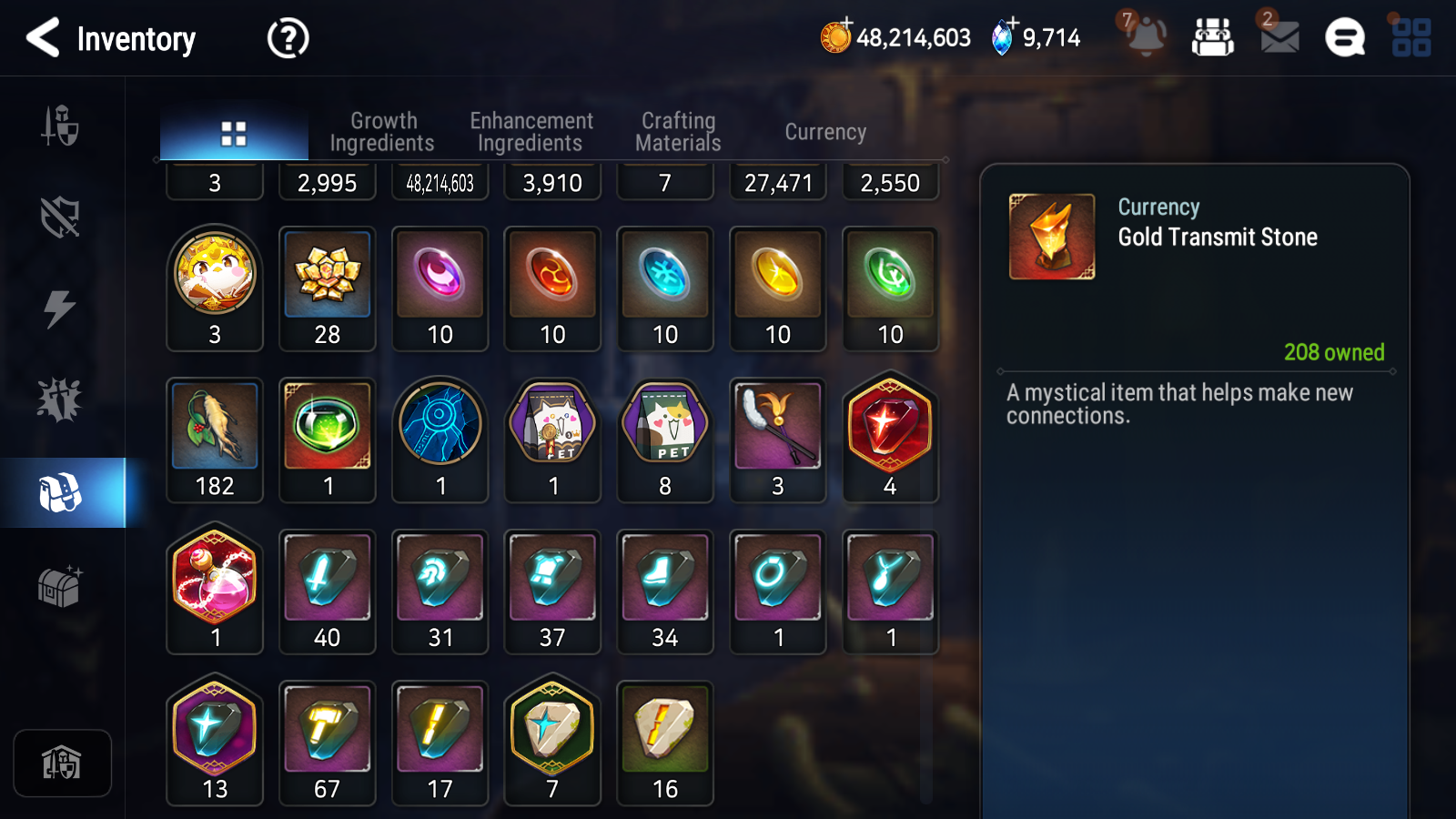Select the Gold Transmit Stone item thumbnail
This screenshot has height=819, width=1456.
[1052, 234]
